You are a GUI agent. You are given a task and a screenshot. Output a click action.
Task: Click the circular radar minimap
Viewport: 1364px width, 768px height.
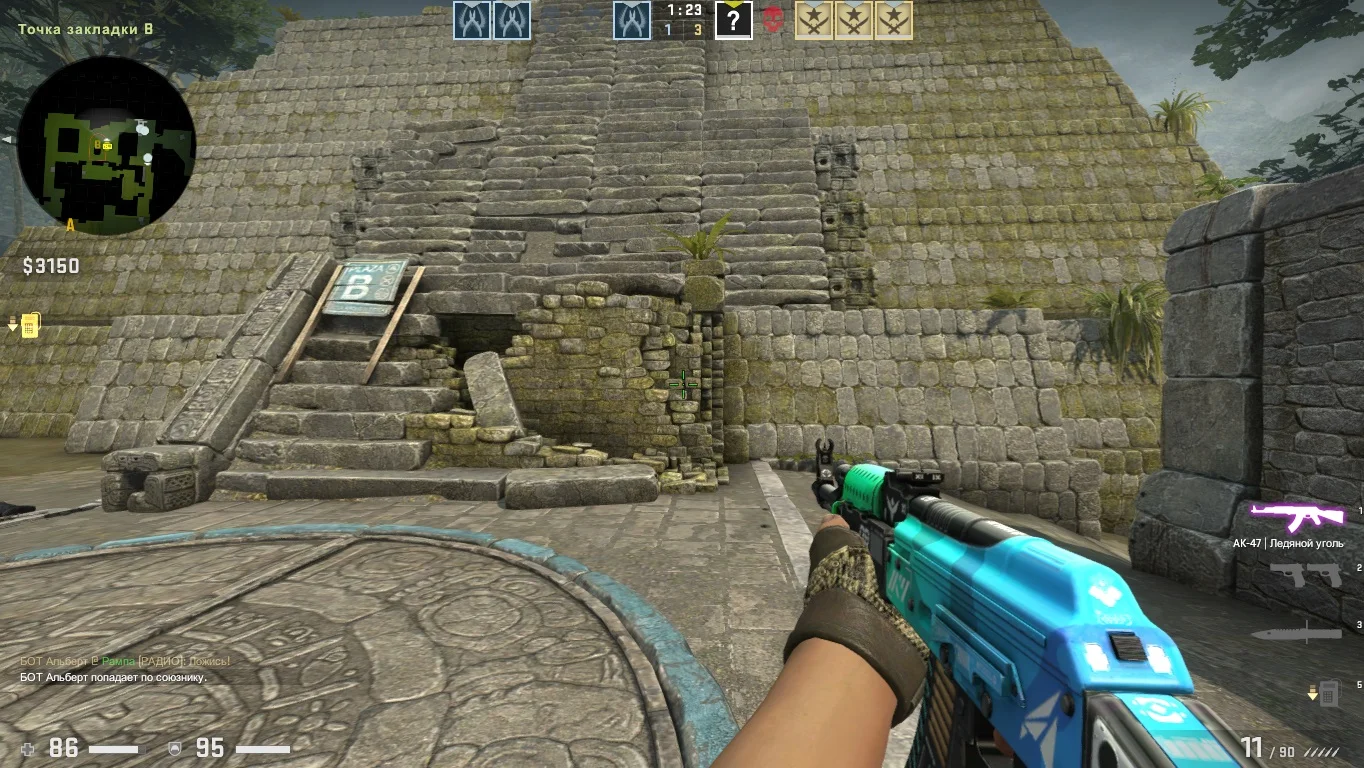coord(106,145)
